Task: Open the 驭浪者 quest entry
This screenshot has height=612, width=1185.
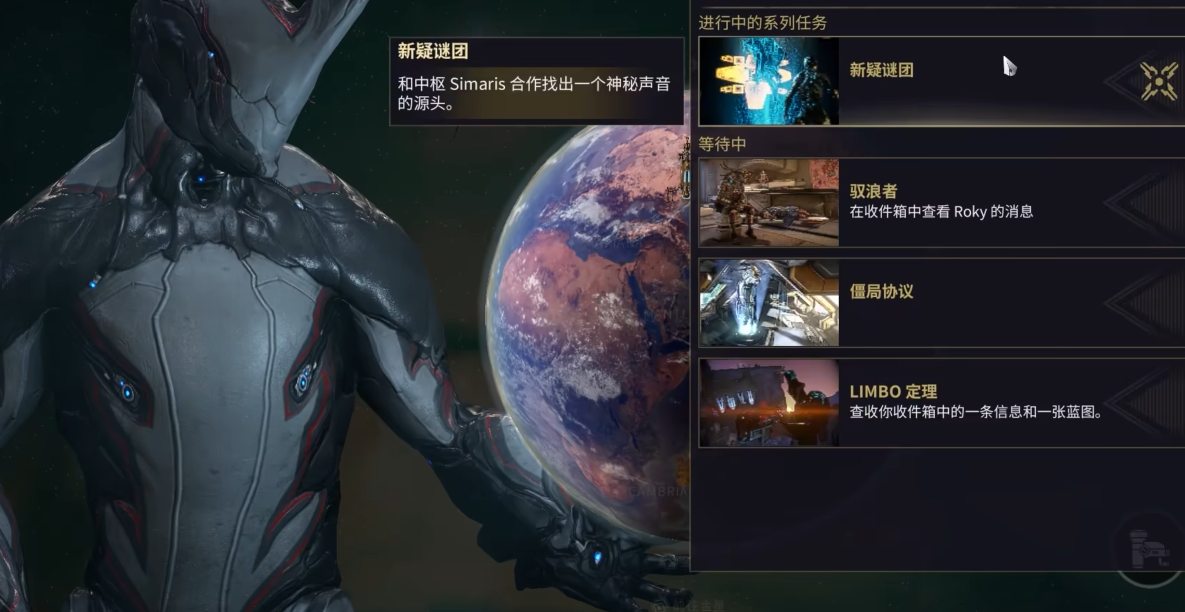Action: tap(940, 202)
